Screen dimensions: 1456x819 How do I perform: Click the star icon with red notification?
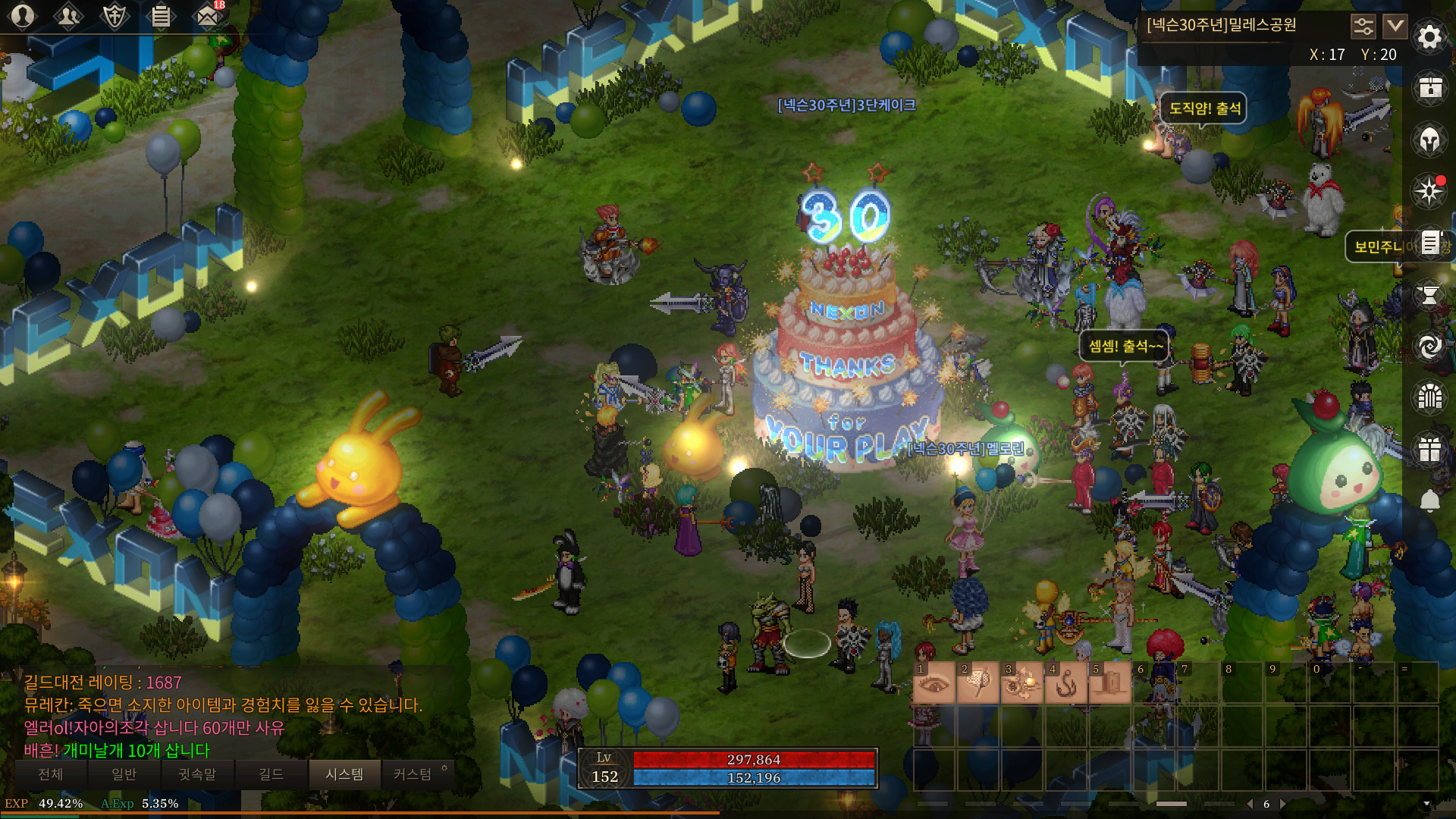tap(1429, 191)
